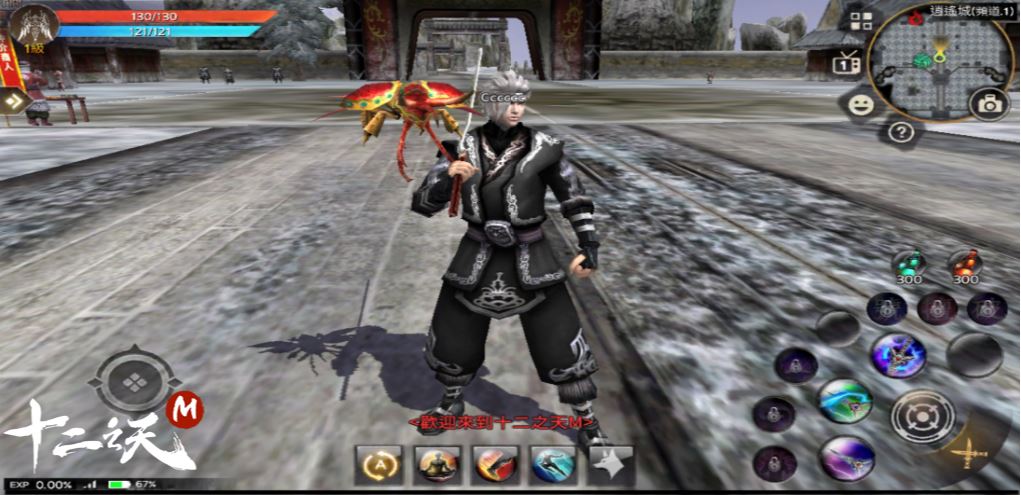The image size is (1021, 495).
Task: Tap the camera screenshot button
Action: click(989, 104)
